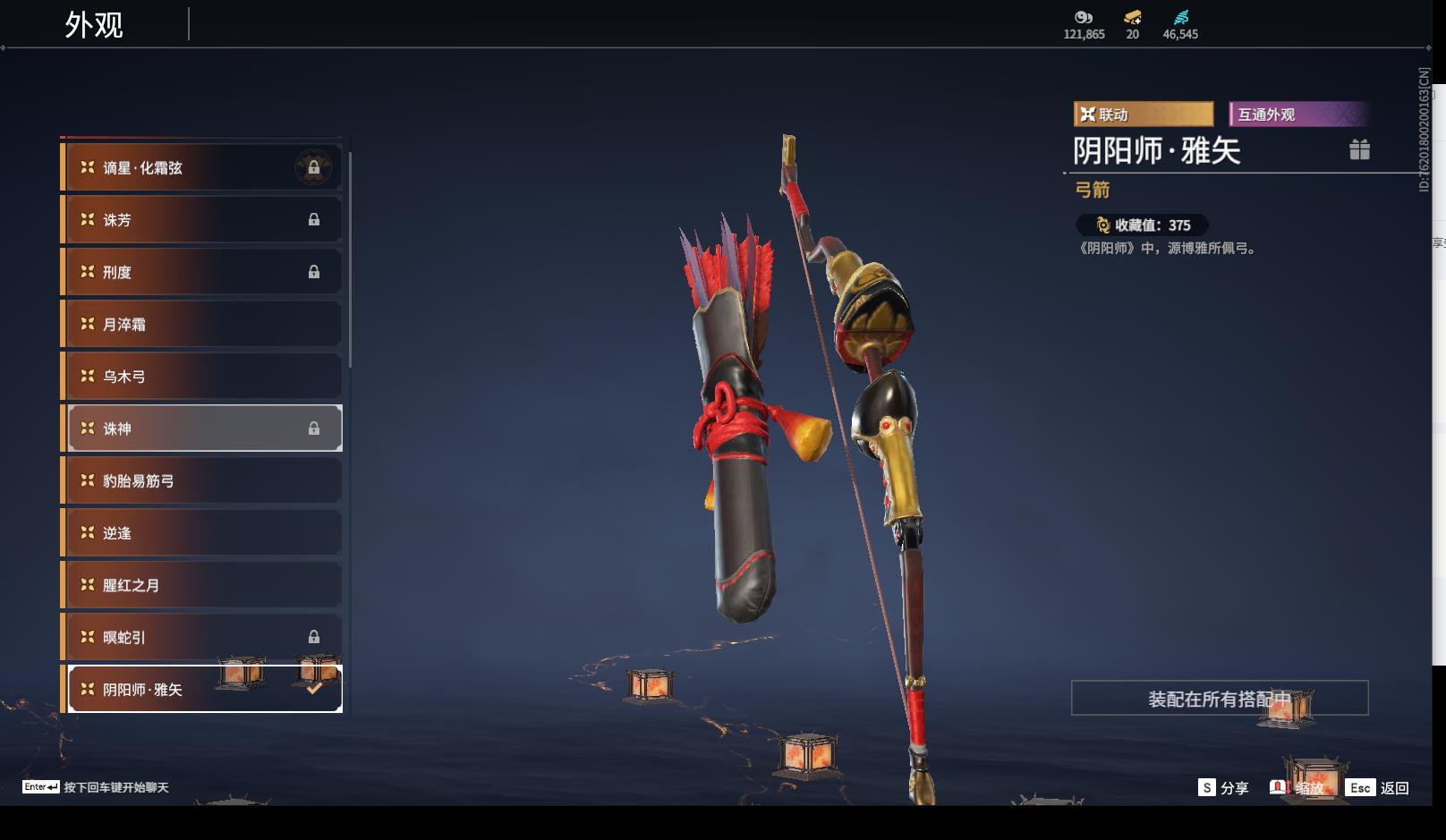Open the chat input prompt
The width and height of the screenshot is (1446, 840).
96,787
